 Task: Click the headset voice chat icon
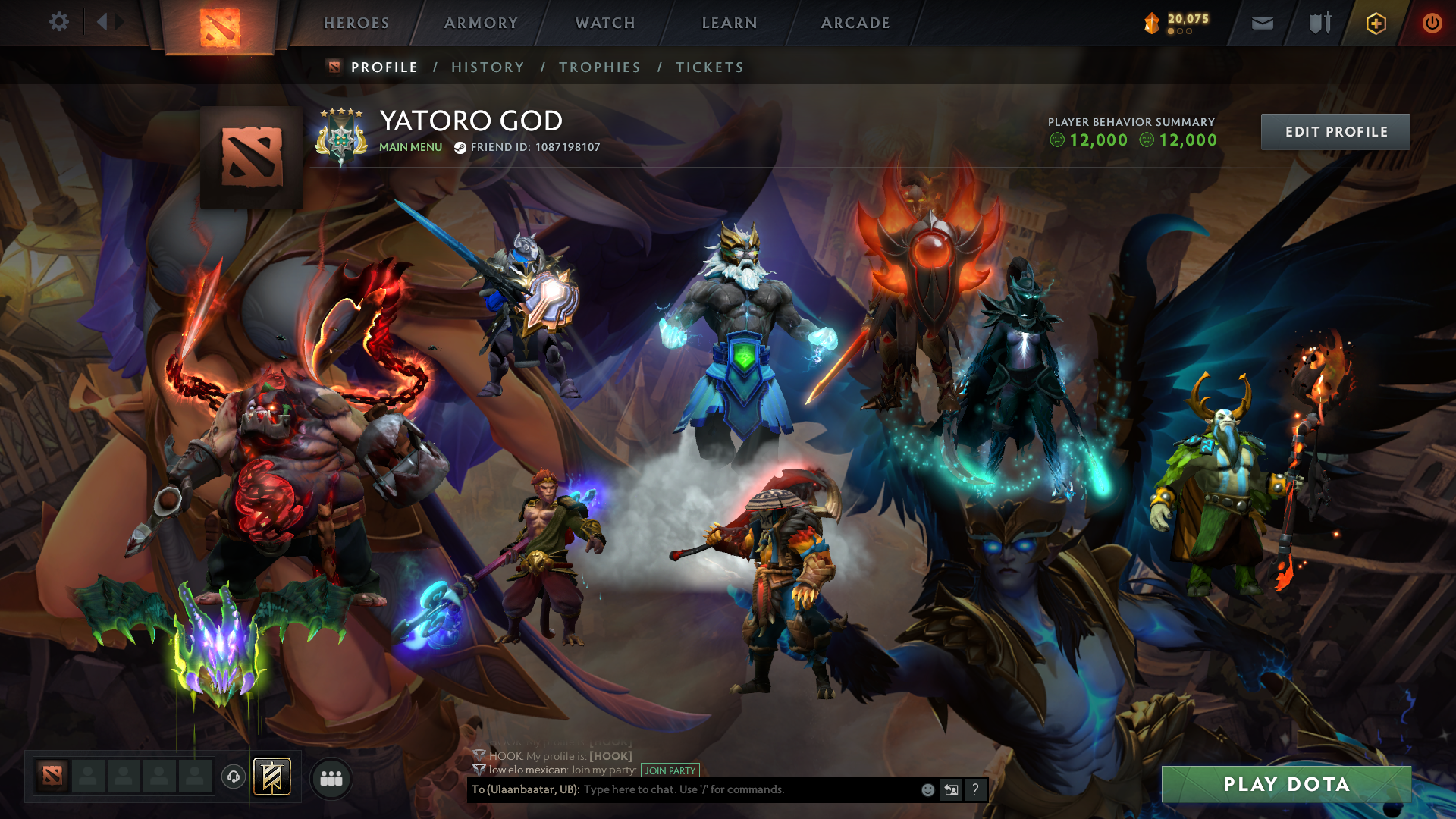[x=233, y=777]
